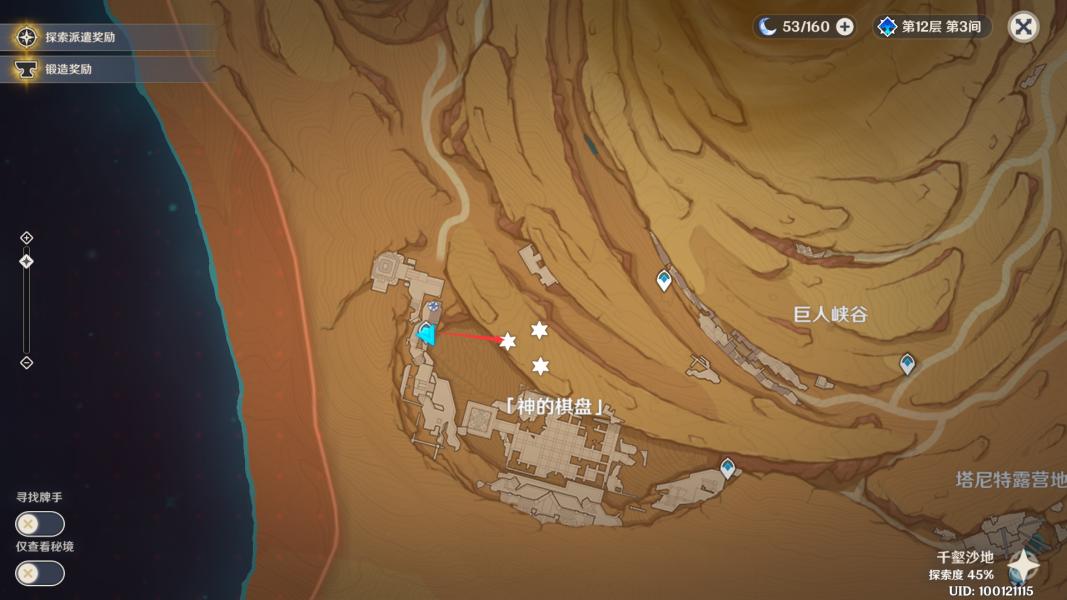The height and width of the screenshot is (600, 1067).
Task: Toggle the 寻找牌手 card player filter
Action: click(40, 523)
